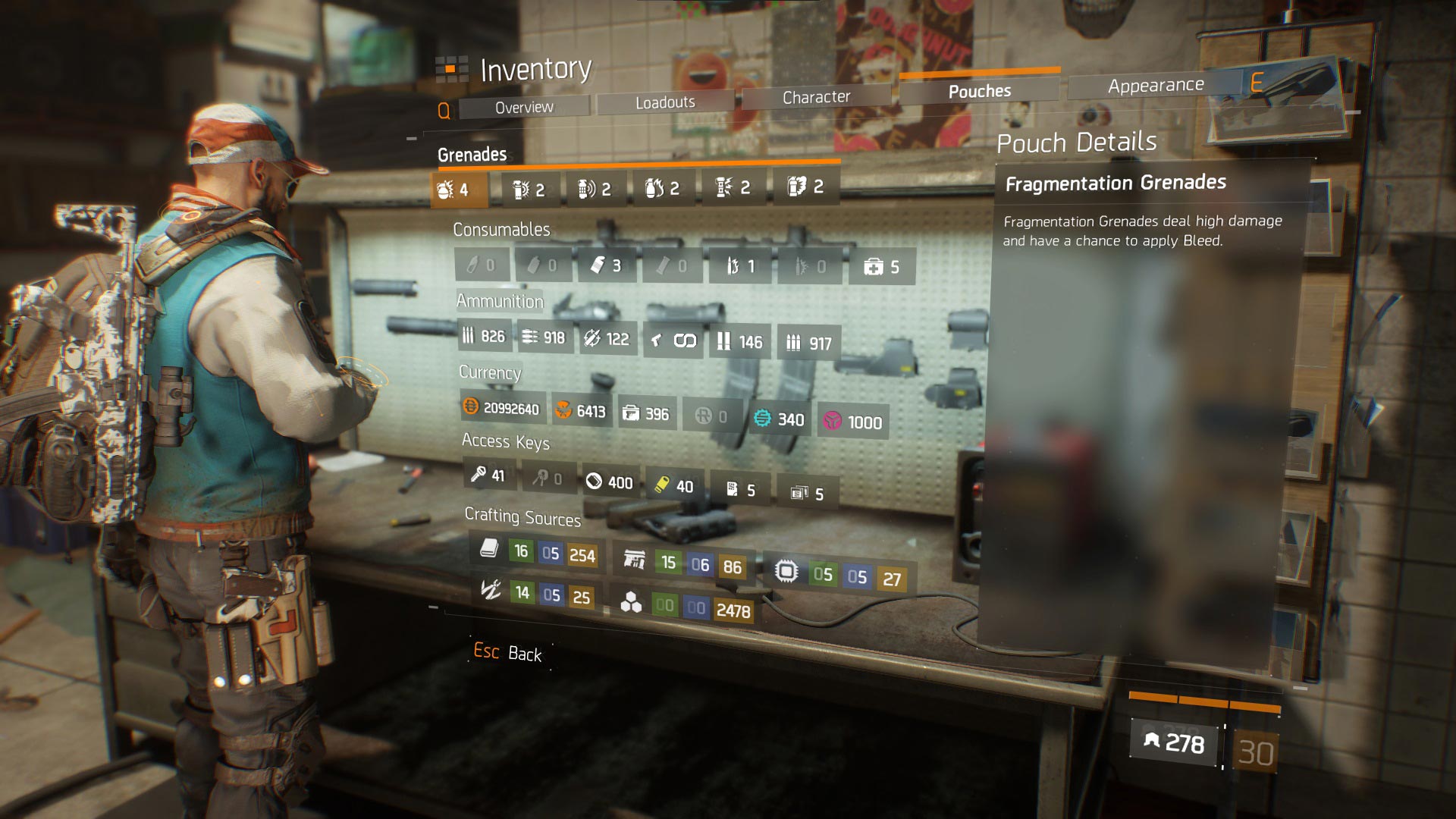The height and width of the screenshot is (819, 1456).
Task: Choose the orange currency showing 6413
Action: [581, 411]
